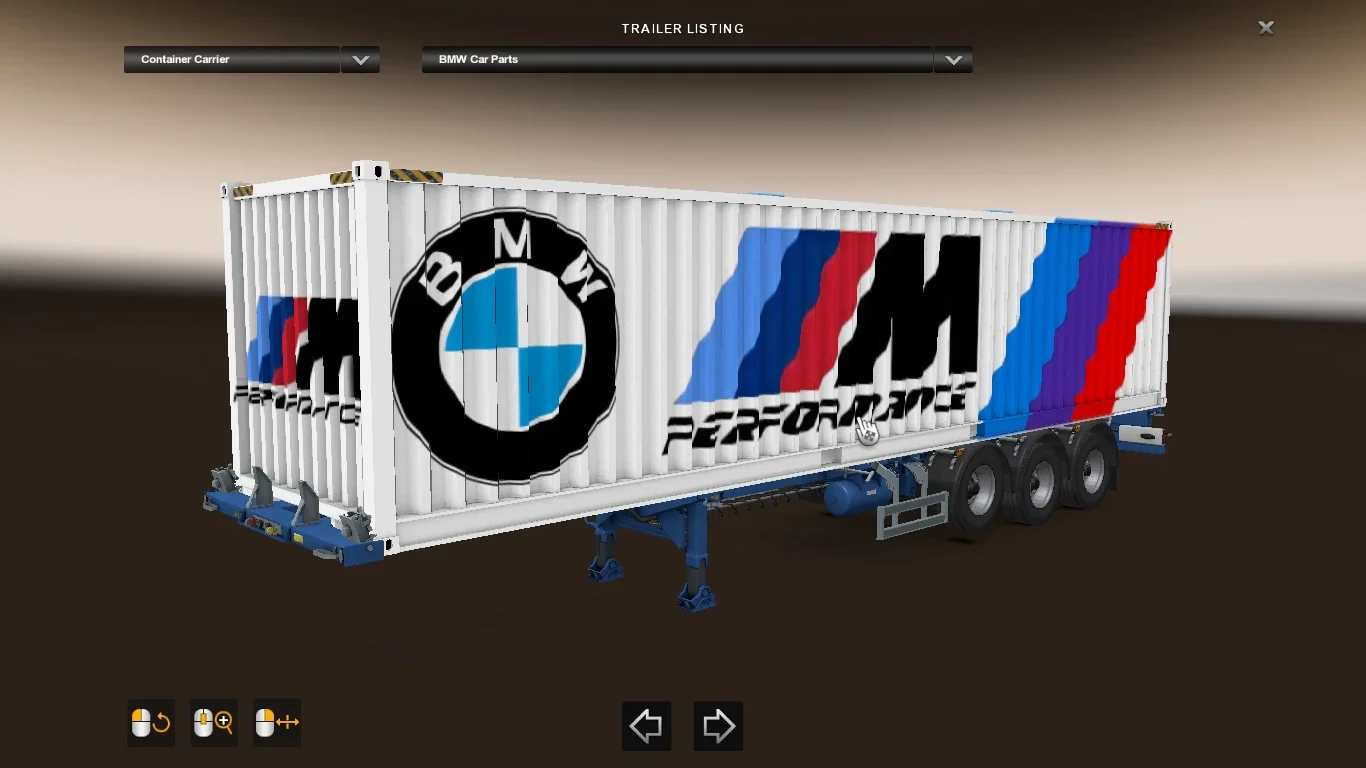Close the trailer listing window
The width and height of the screenshot is (1366, 768).
coord(1266,27)
